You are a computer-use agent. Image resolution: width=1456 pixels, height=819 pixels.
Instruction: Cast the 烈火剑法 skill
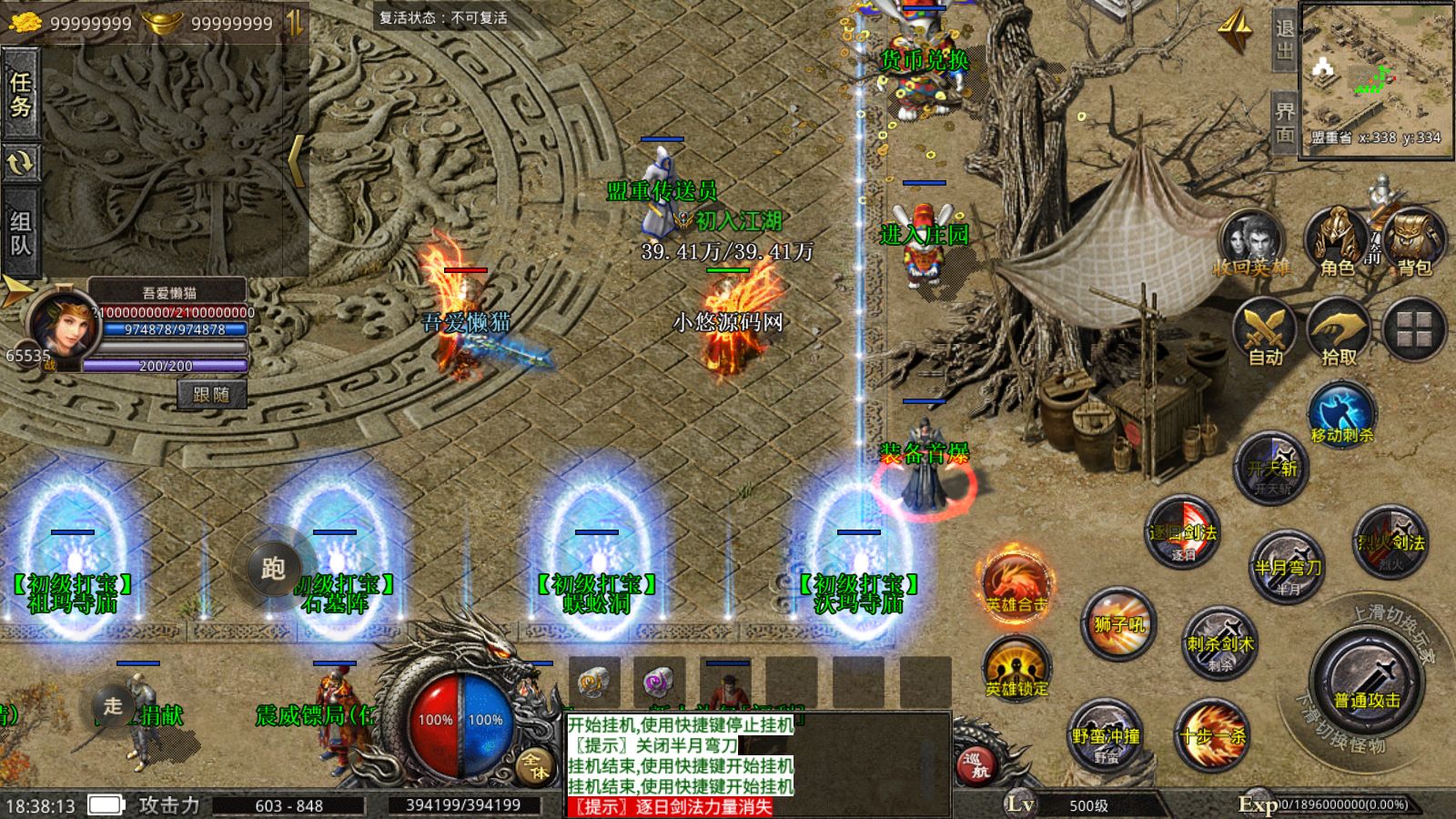[1390, 541]
